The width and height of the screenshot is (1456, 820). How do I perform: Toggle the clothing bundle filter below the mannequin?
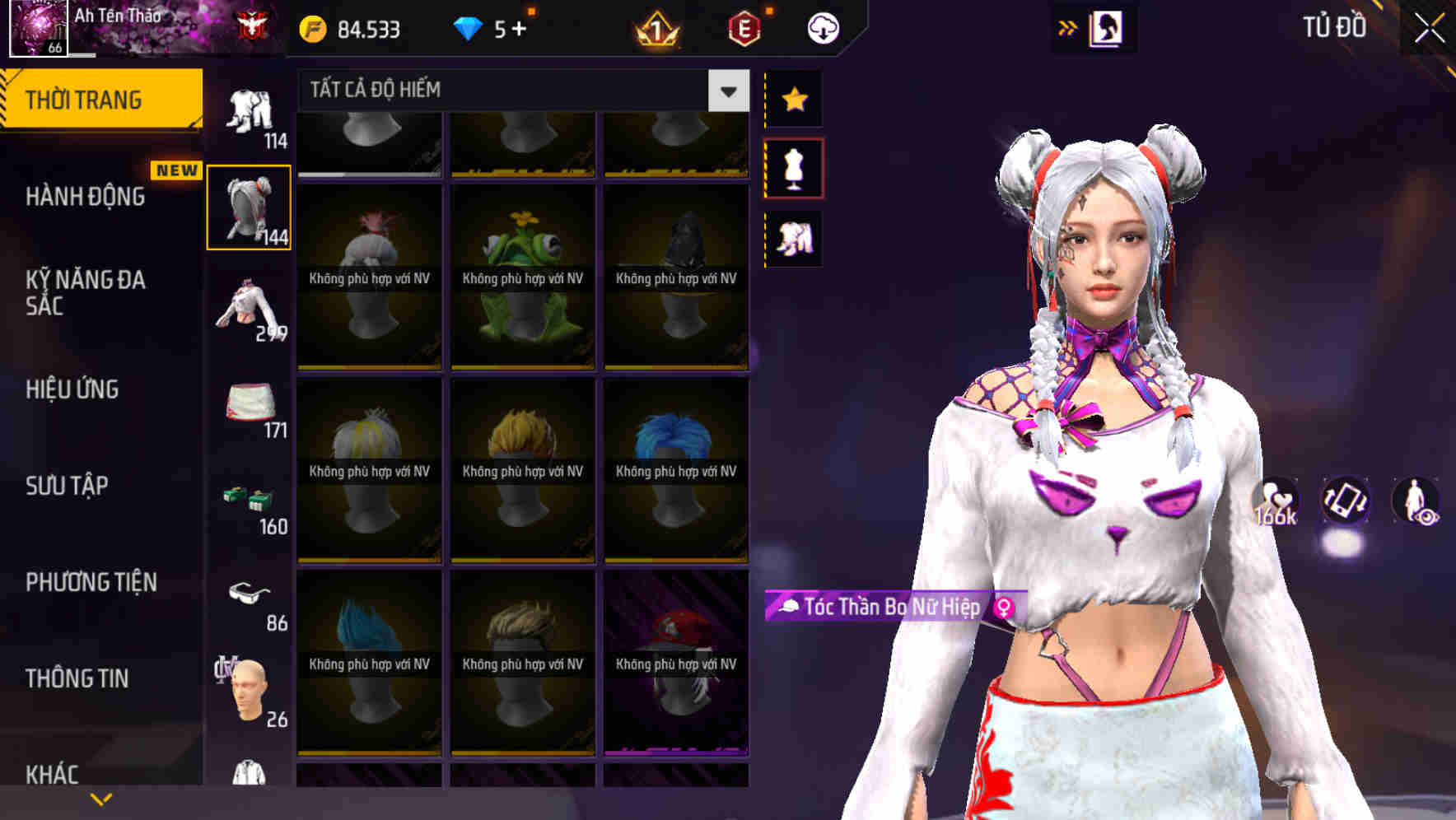coord(793,238)
